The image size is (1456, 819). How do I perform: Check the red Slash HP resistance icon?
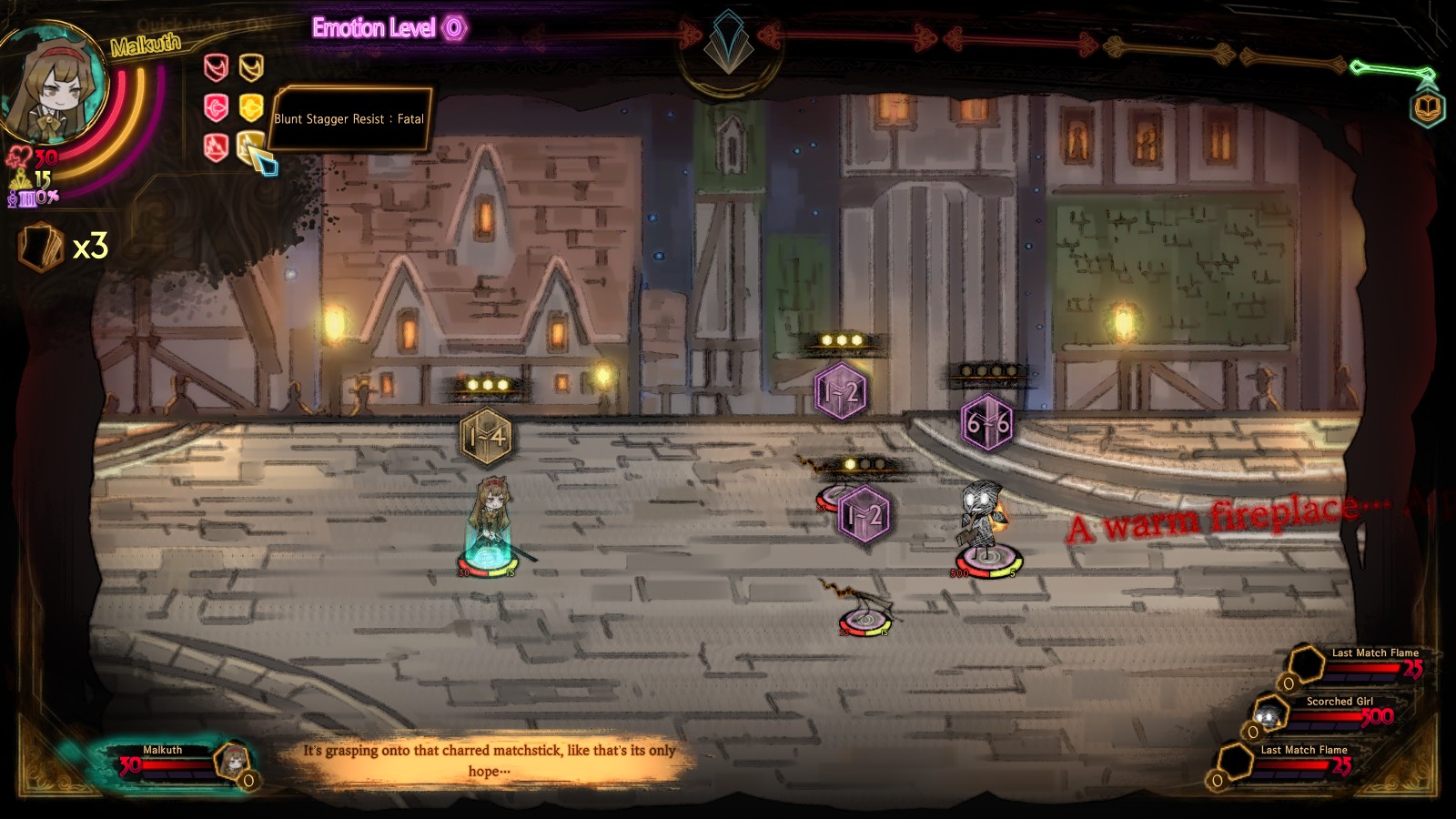point(216,67)
